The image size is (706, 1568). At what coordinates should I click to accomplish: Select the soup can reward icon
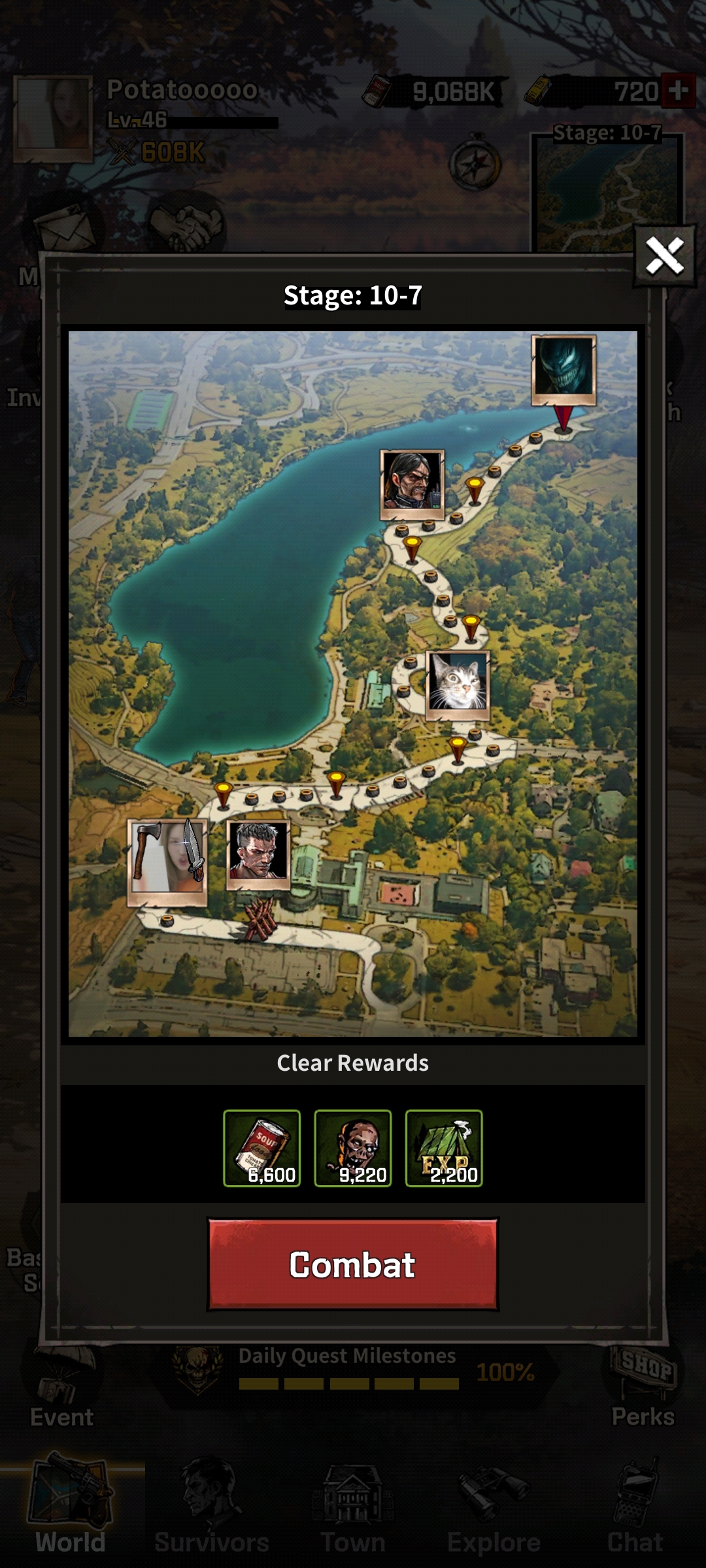click(x=261, y=1148)
